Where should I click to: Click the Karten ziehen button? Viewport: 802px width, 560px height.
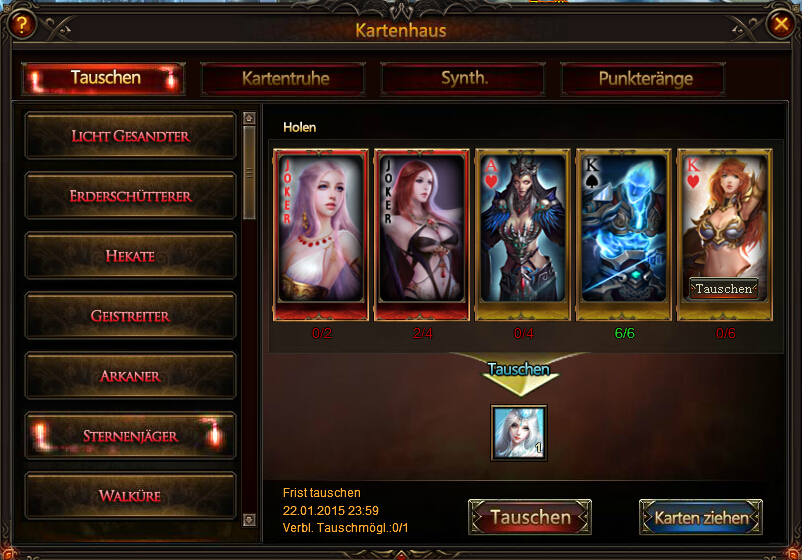[700, 518]
